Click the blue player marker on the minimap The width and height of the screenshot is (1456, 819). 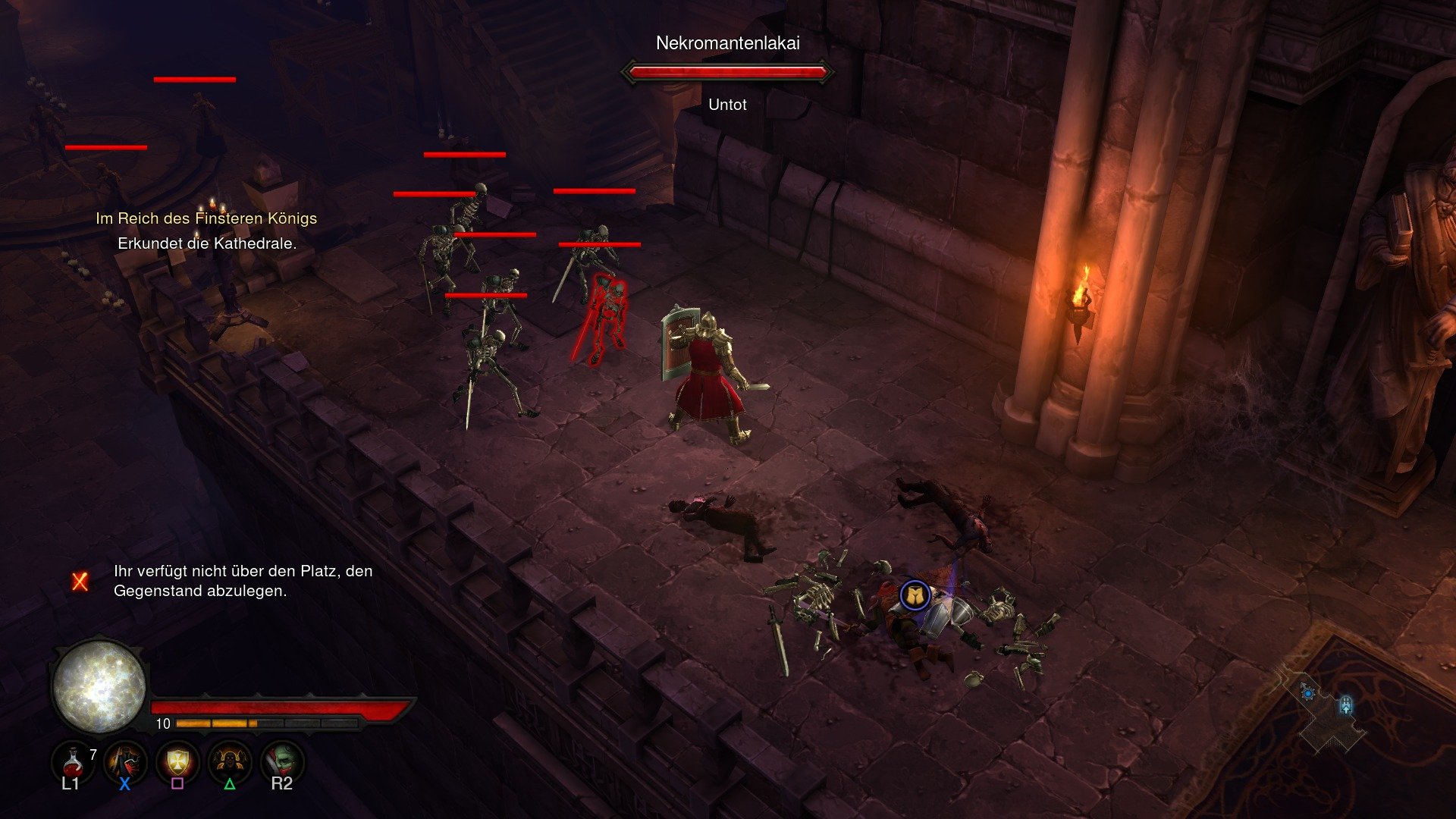(1308, 693)
